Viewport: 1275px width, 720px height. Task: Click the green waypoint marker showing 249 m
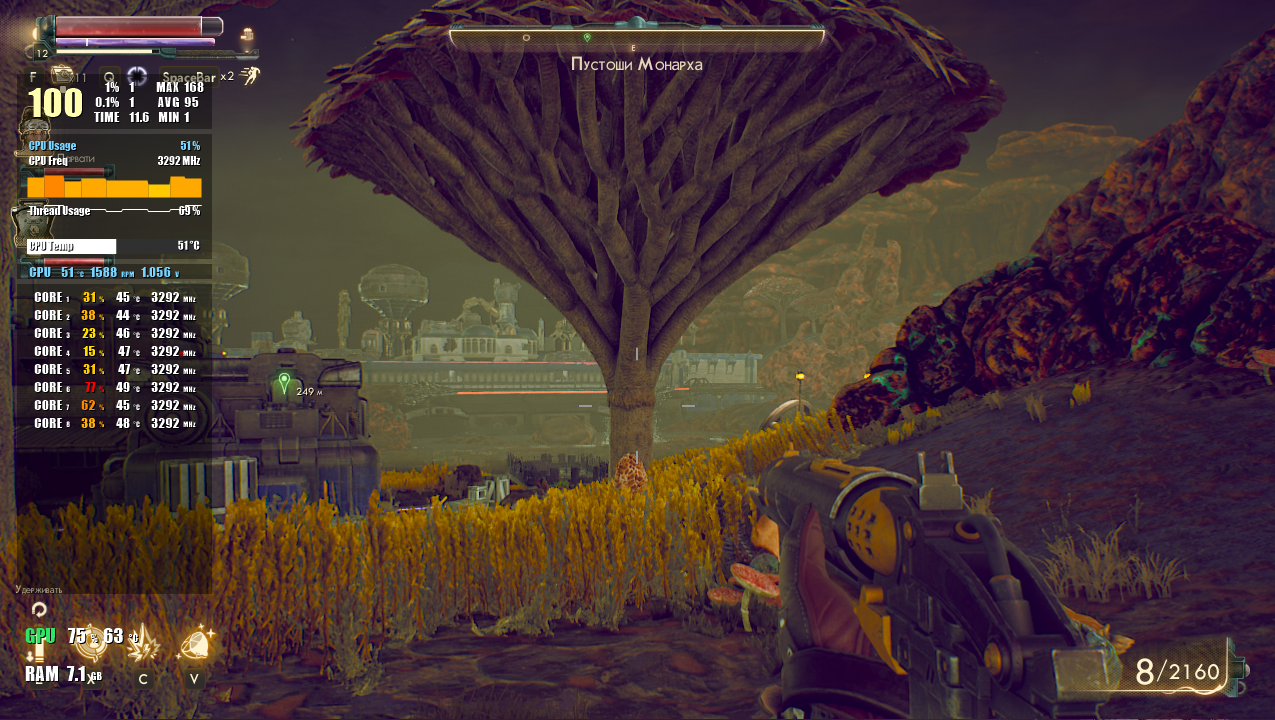coord(285,381)
